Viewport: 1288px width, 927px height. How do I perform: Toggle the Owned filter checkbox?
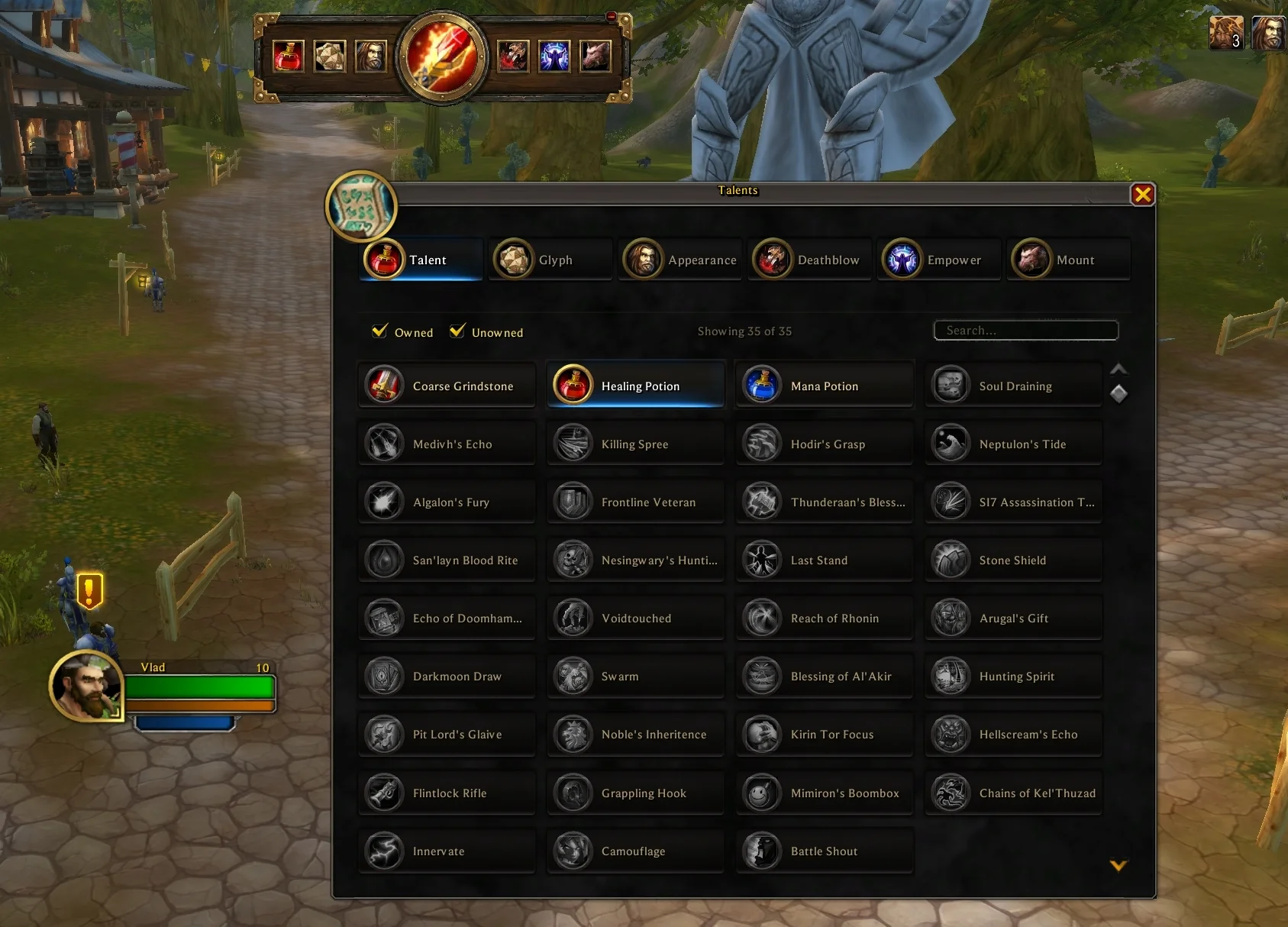point(379,331)
